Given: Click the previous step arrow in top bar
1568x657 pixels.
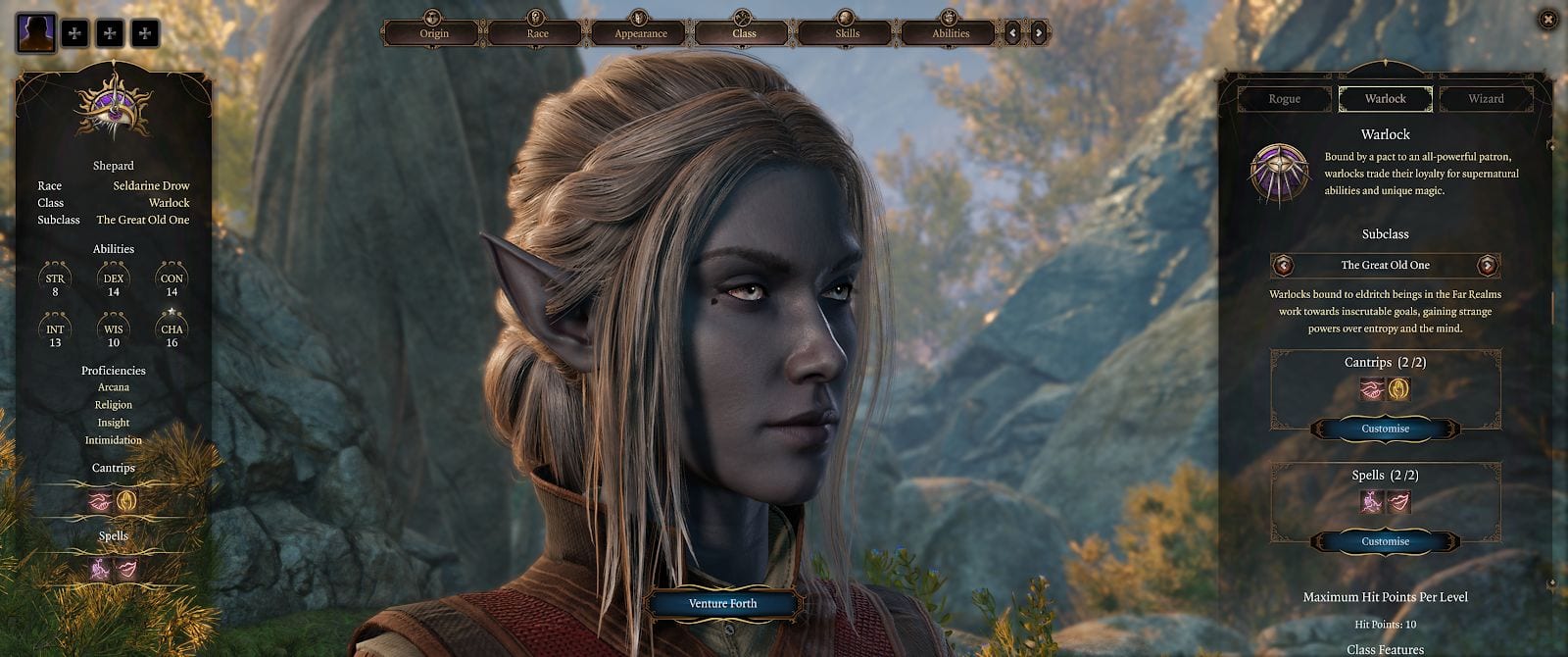Looking at the screenshot, I should coord(1013,33).
